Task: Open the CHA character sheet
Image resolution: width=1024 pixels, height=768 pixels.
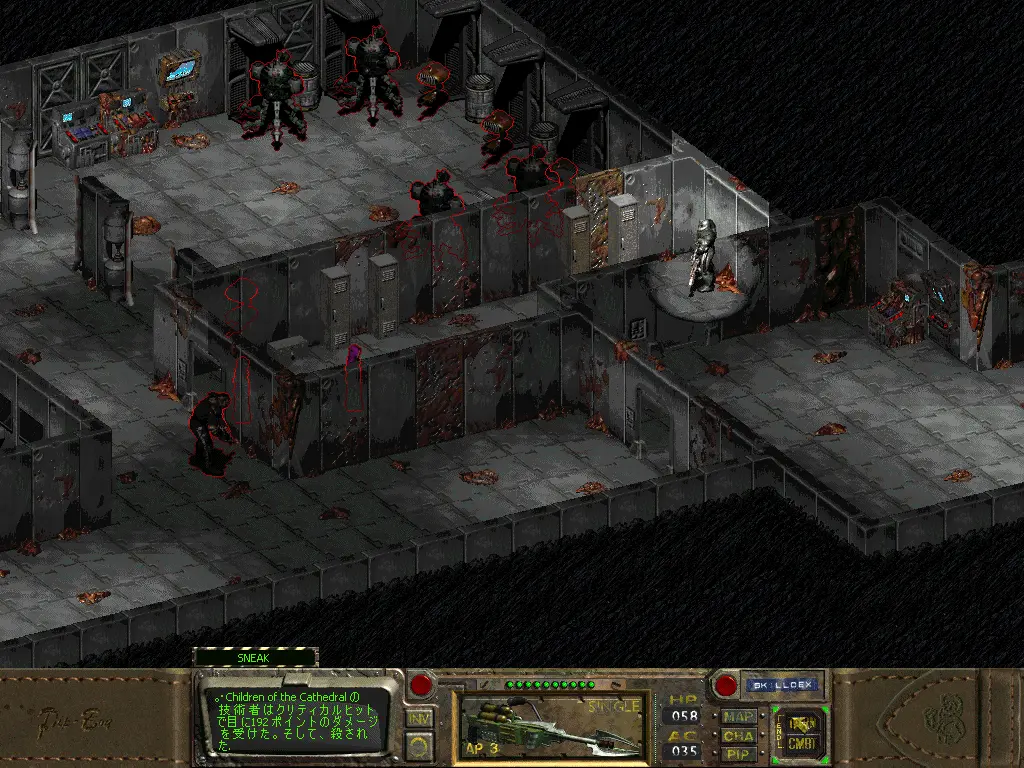Action: coord(739,735)
